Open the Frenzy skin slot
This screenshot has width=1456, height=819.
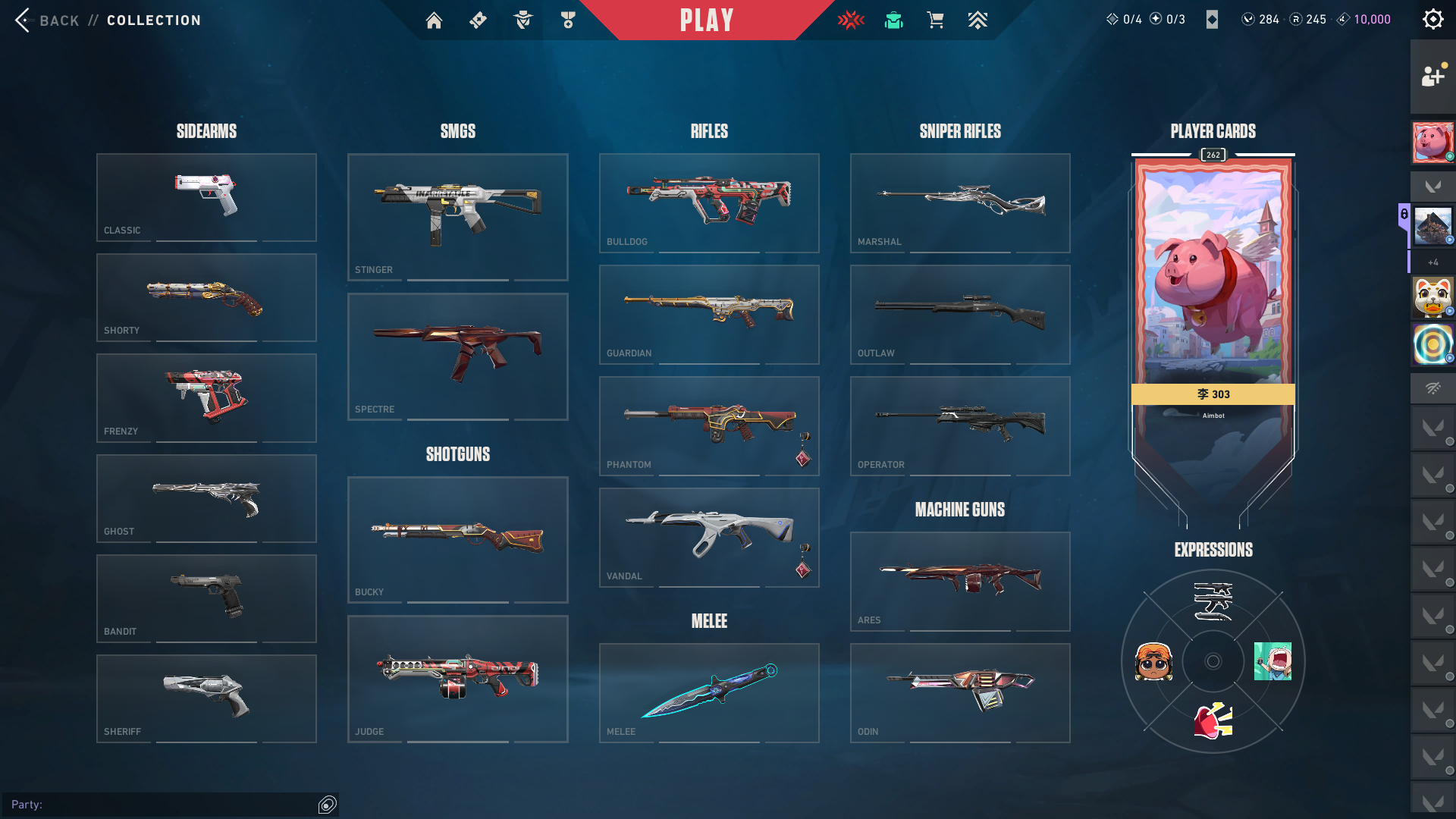coord(206,397)
